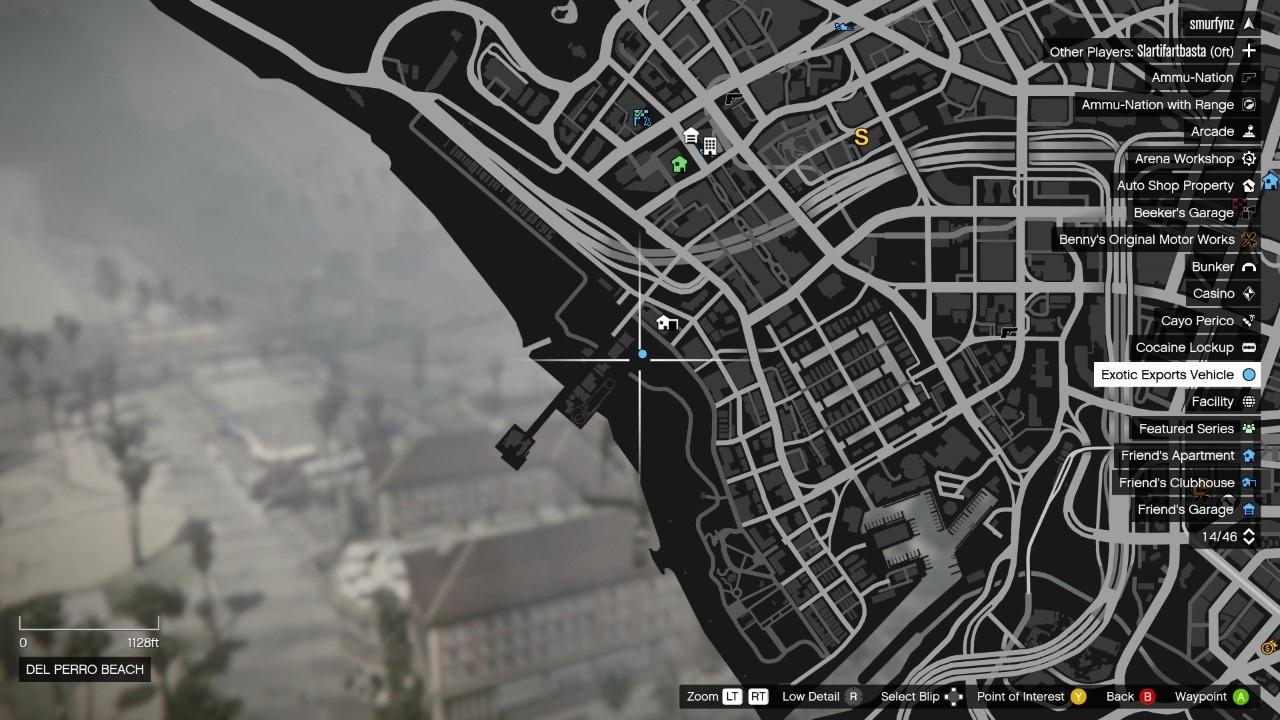Image resolution: width=1280 pixels, height=720 pixels.
Task: Click the blue Exotic Exports blip on map
Action: (x=642, y=354)
